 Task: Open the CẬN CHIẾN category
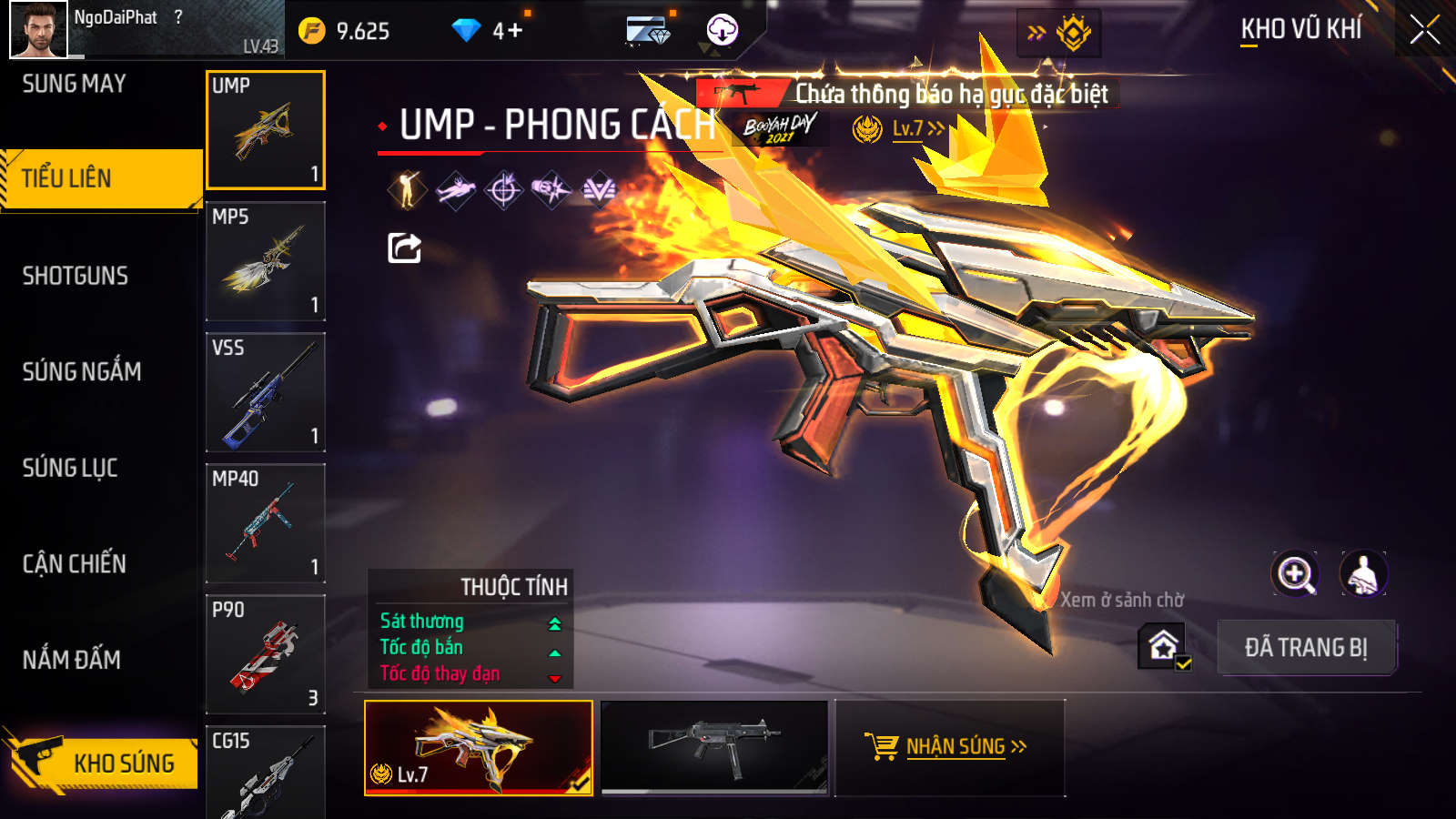[75, 564]
